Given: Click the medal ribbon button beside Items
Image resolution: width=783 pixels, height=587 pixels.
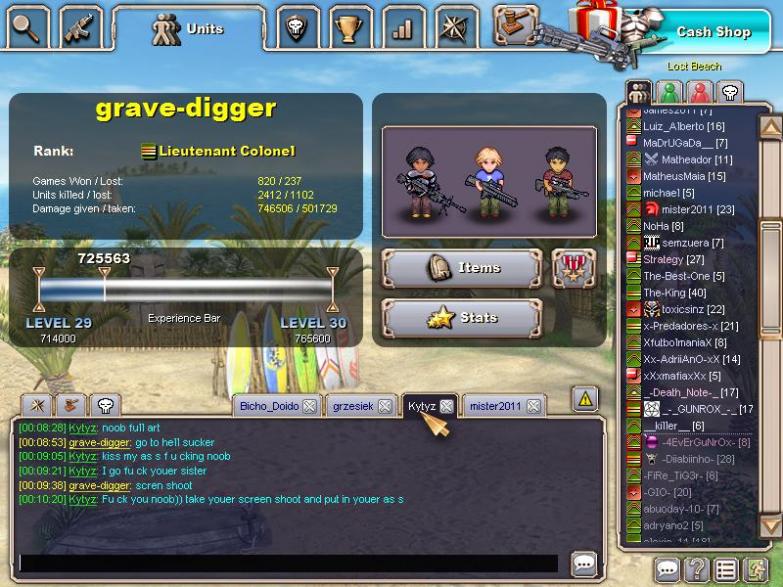Looking at the screenshot, I should tap(573, 268).
